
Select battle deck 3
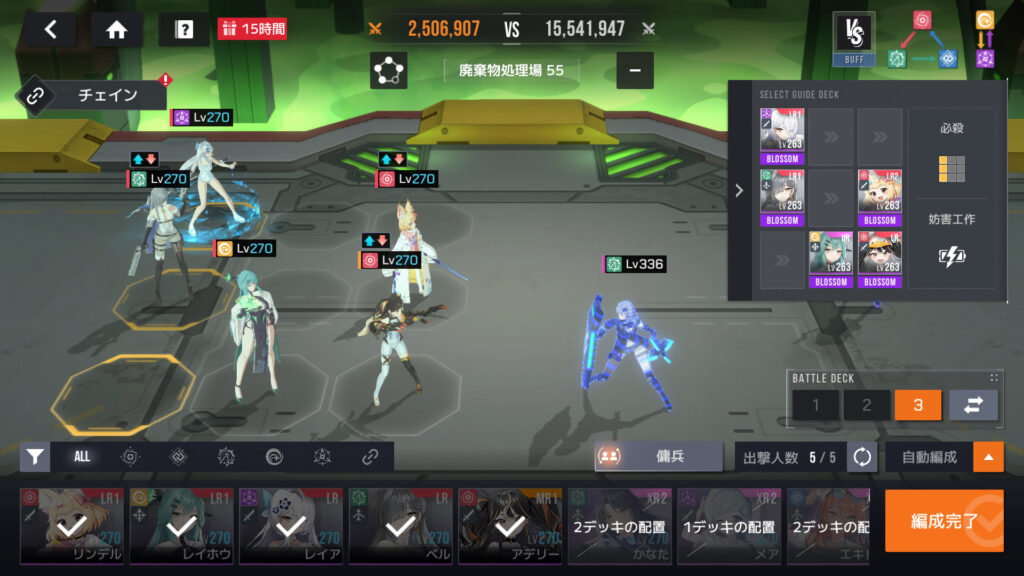tap(918, 405)
